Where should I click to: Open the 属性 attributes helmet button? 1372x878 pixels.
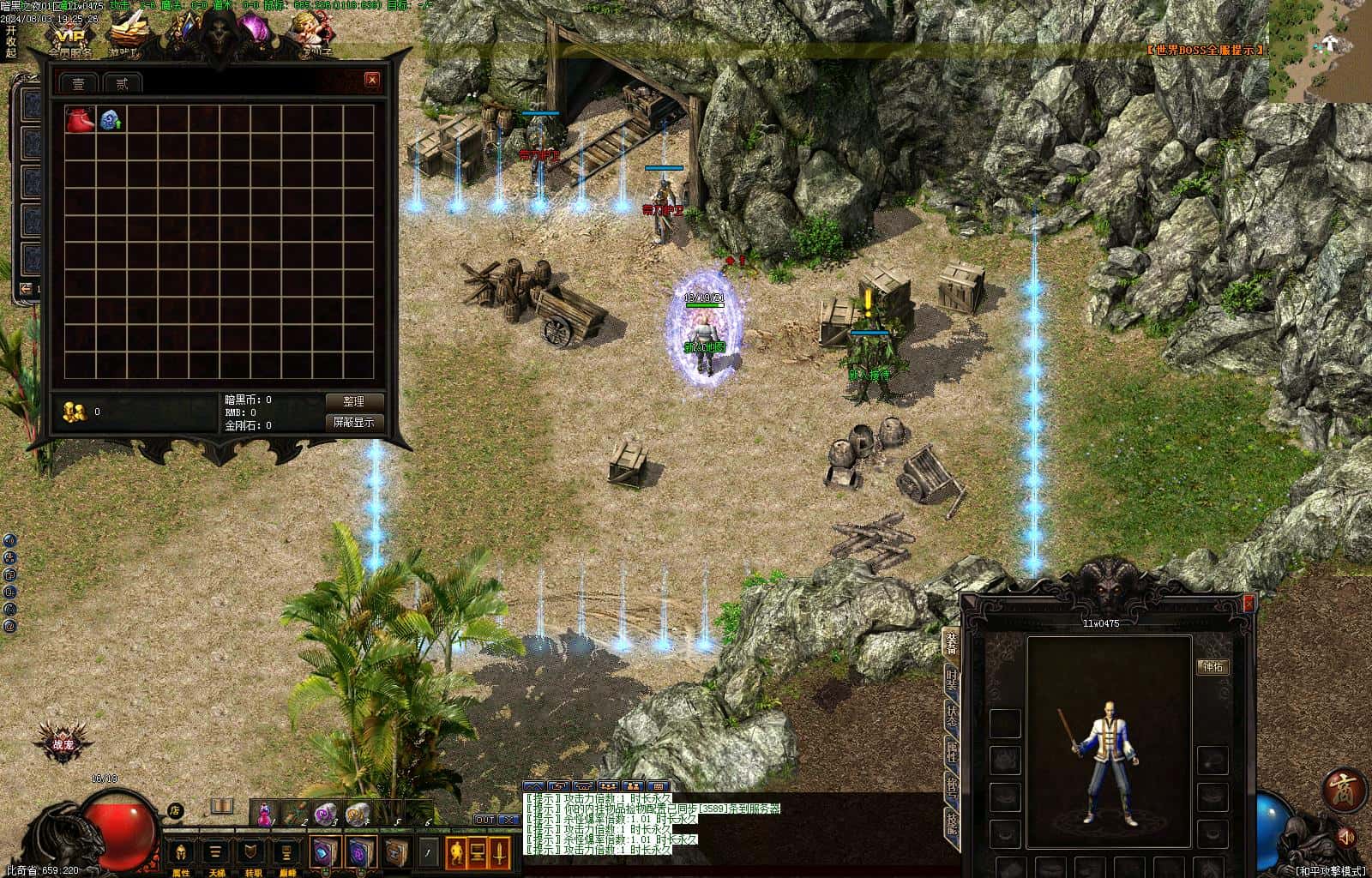pos(180,853)
